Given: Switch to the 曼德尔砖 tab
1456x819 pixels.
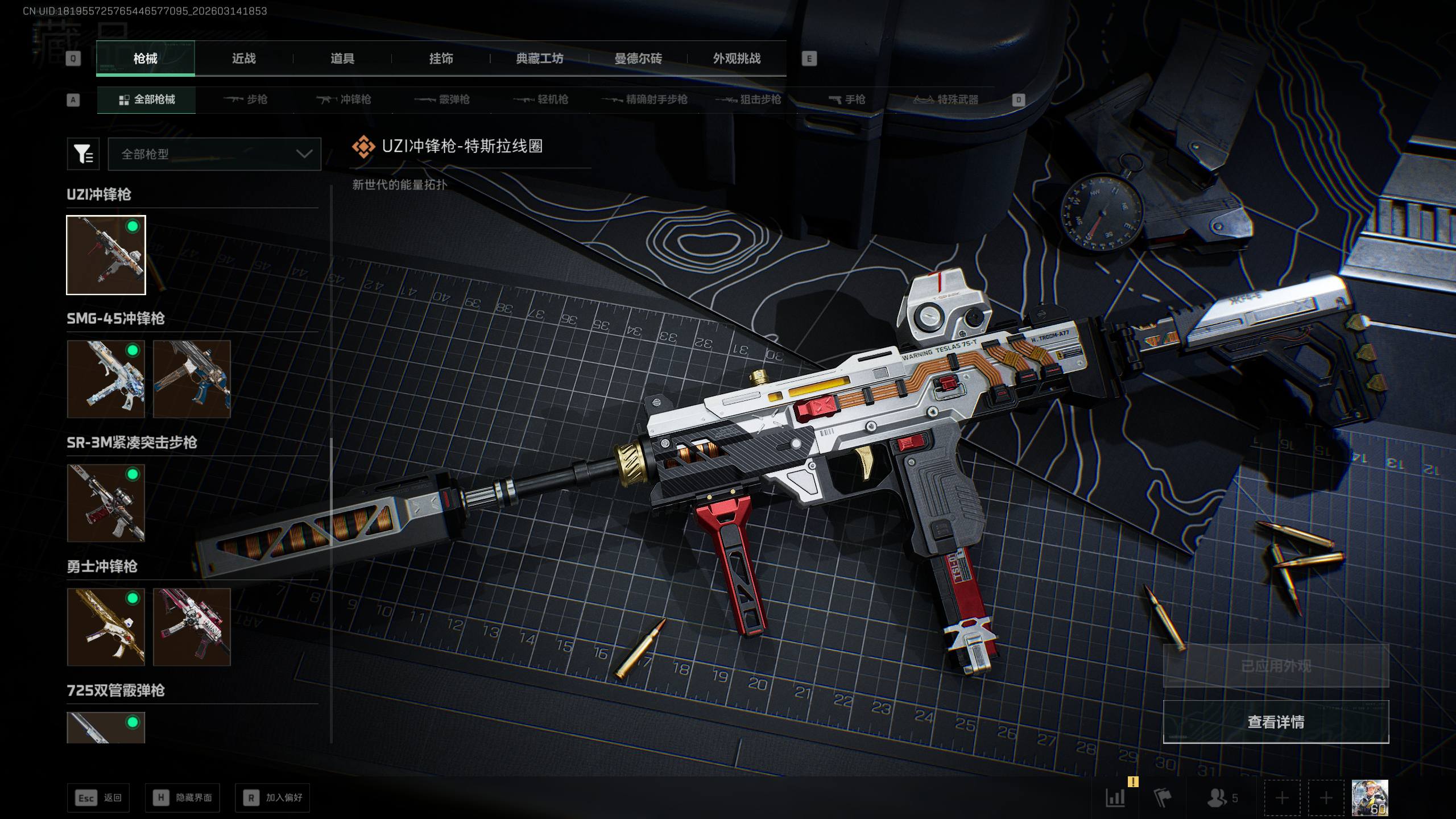Looking at the screenshot, I should pyautogui.click(x=638, y=59).
